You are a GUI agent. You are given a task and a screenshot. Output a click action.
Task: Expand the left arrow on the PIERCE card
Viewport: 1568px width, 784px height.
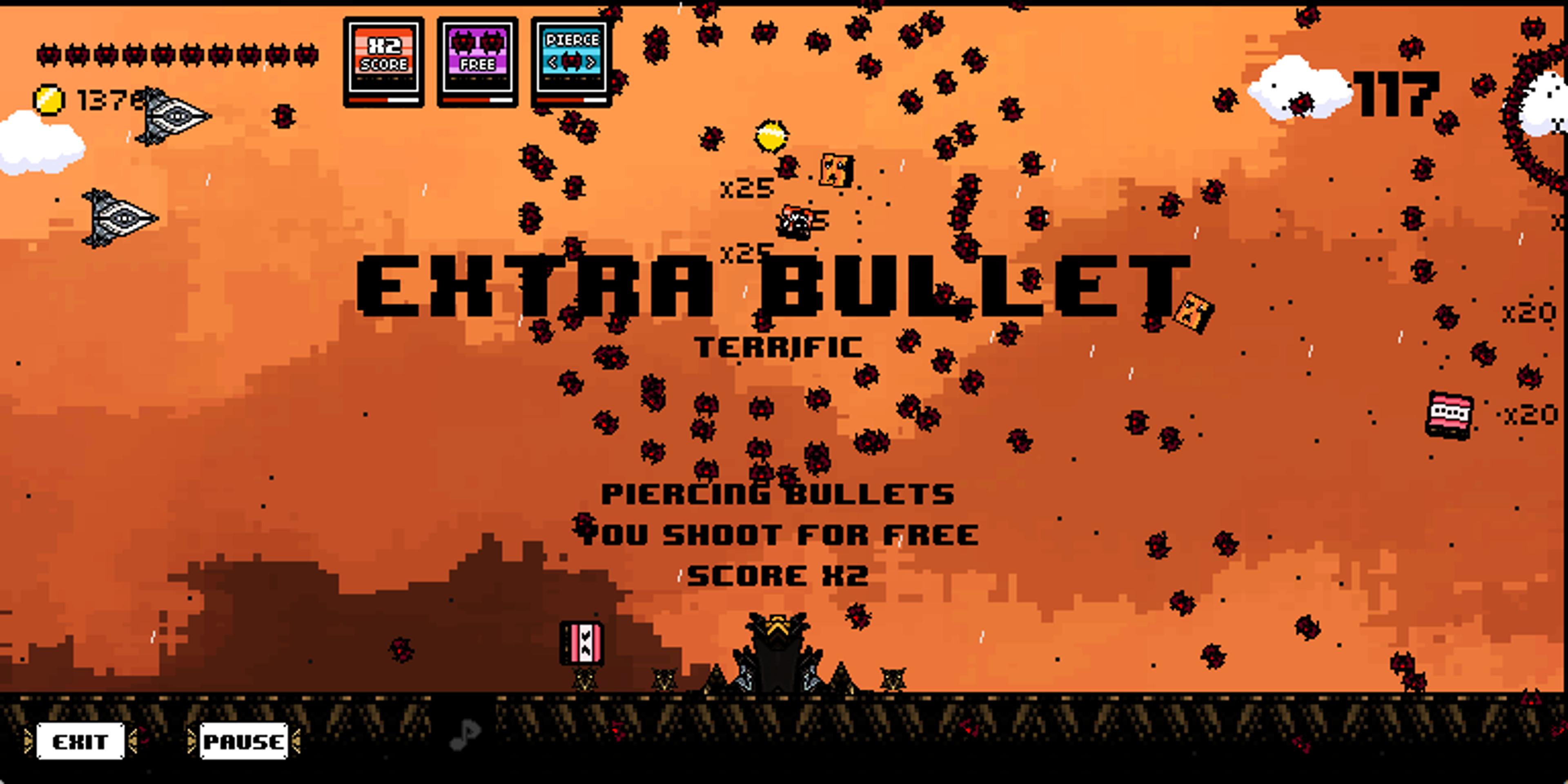click(x=553, y=62)
